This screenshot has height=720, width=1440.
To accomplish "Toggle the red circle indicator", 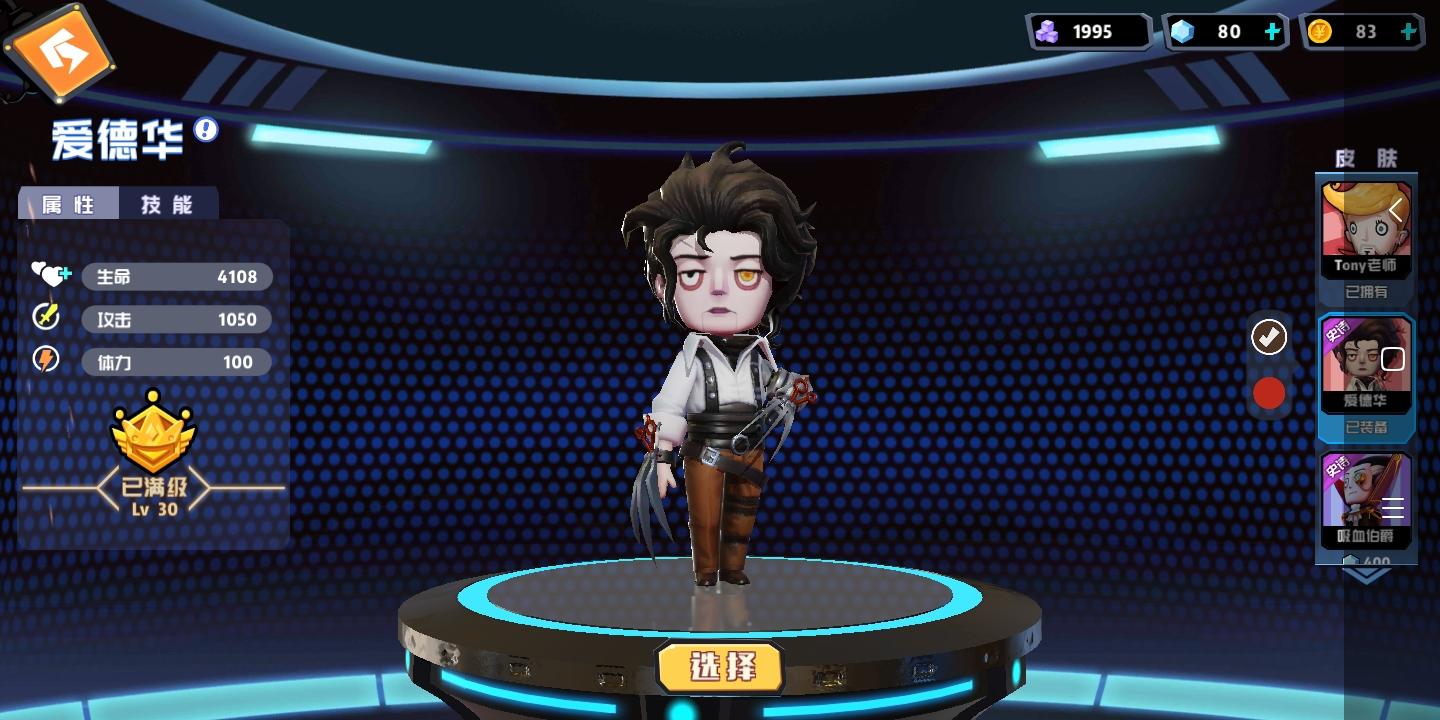I will click(x=1269, y=393).
